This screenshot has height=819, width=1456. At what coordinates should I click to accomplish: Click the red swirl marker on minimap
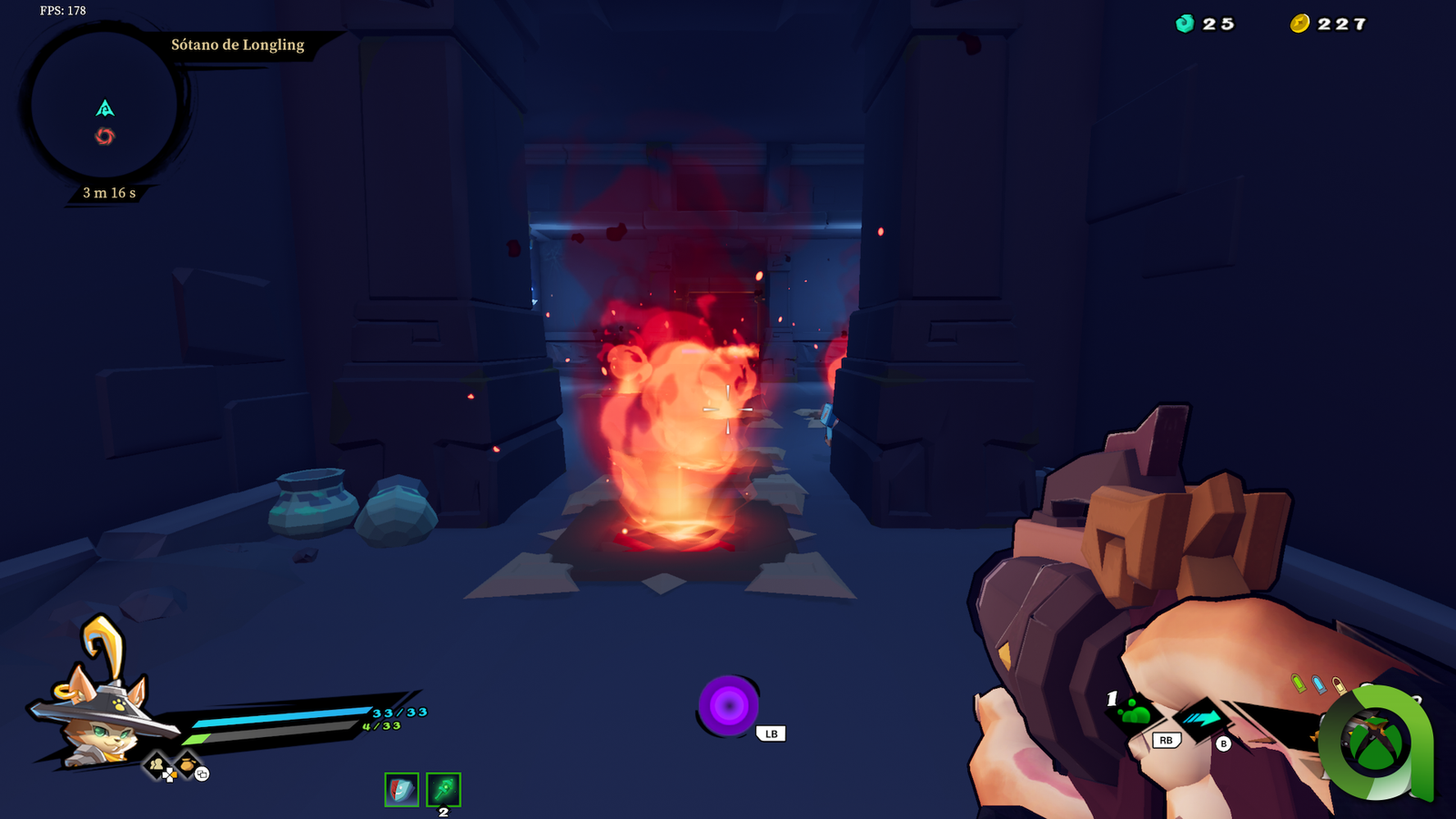point(105,136)
